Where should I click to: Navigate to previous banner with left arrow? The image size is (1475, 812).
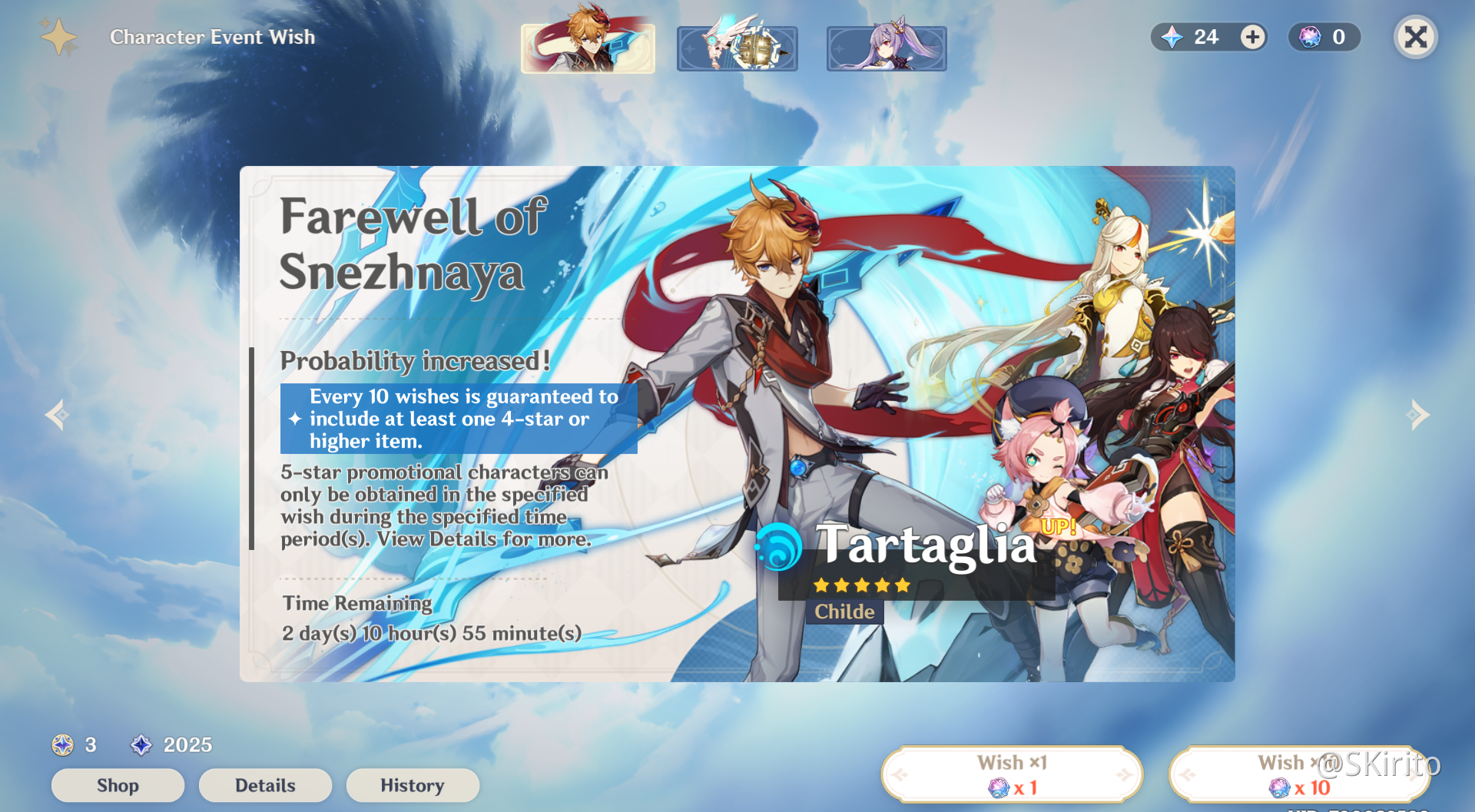pos(57,415)
